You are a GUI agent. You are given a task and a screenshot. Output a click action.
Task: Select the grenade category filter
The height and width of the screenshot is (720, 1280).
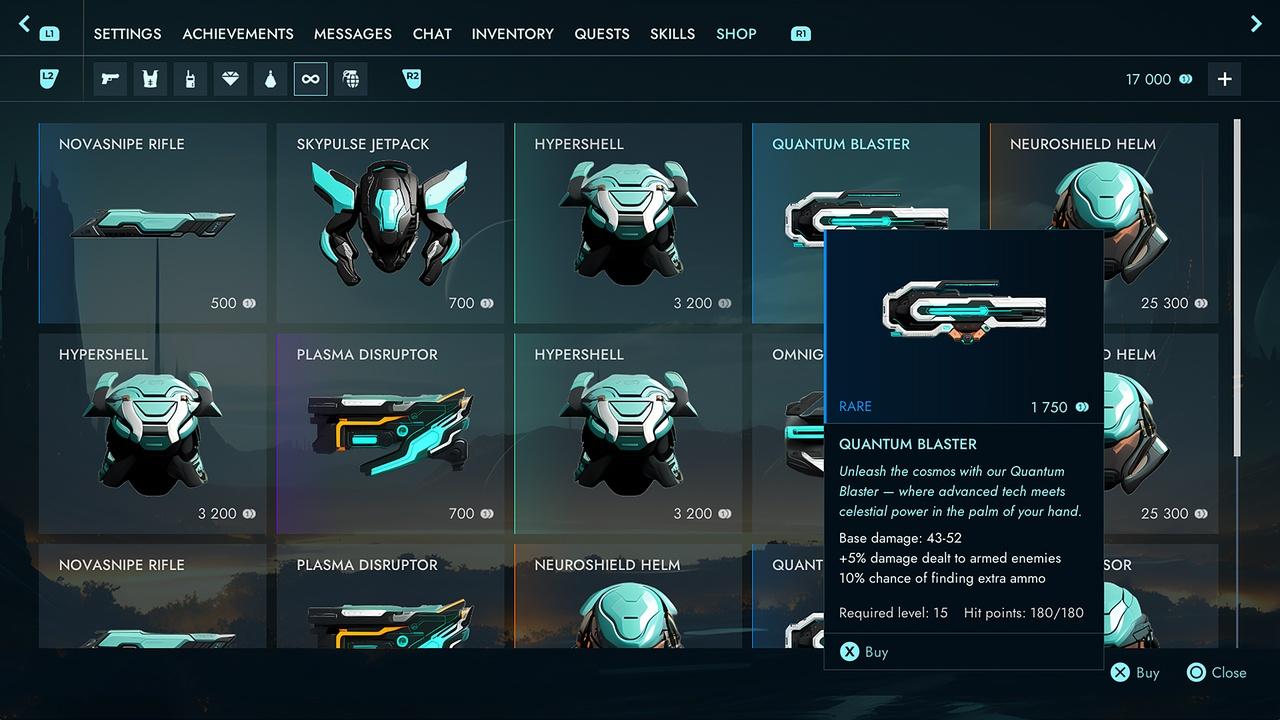click(350, 79)
